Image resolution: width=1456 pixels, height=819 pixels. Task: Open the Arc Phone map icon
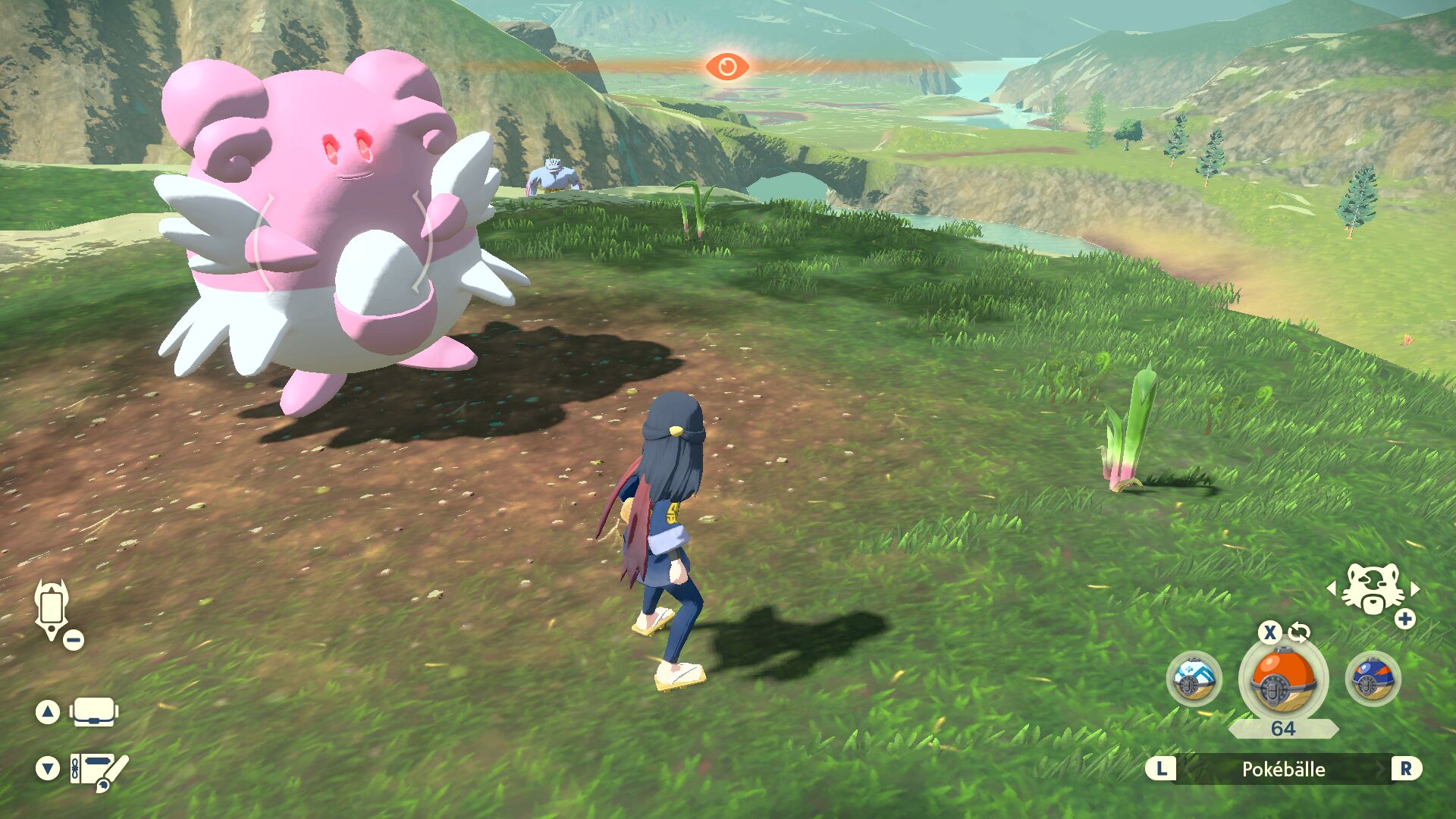(x=52, y=609)
